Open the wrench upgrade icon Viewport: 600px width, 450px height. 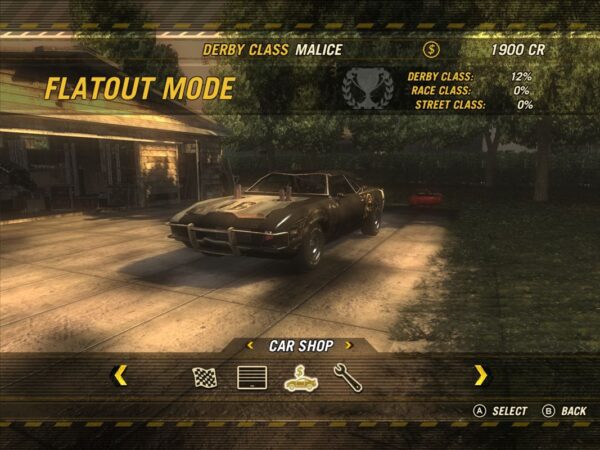(x=345, y=377)
